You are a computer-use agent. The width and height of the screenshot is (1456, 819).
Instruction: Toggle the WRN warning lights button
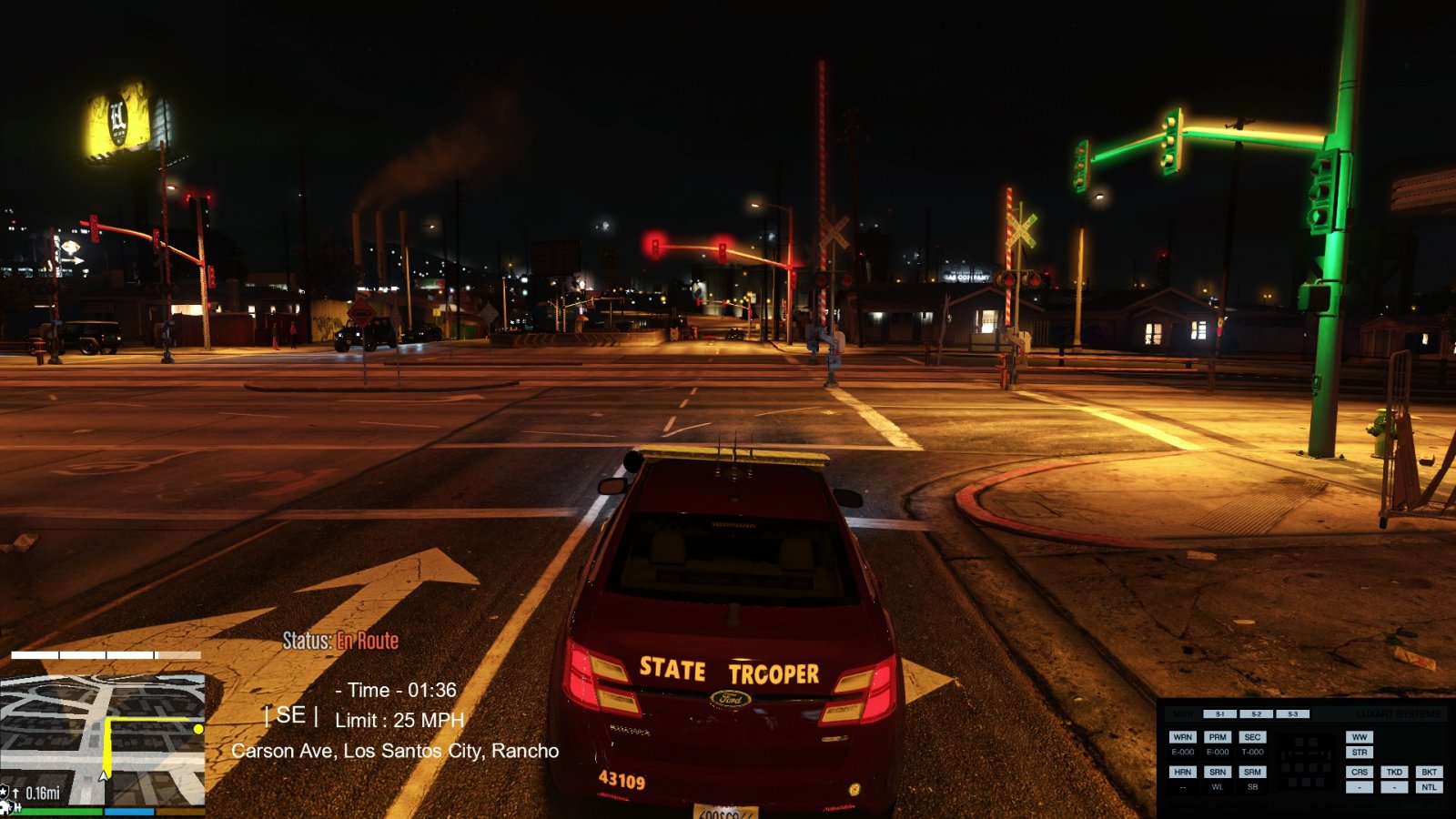1182,737
